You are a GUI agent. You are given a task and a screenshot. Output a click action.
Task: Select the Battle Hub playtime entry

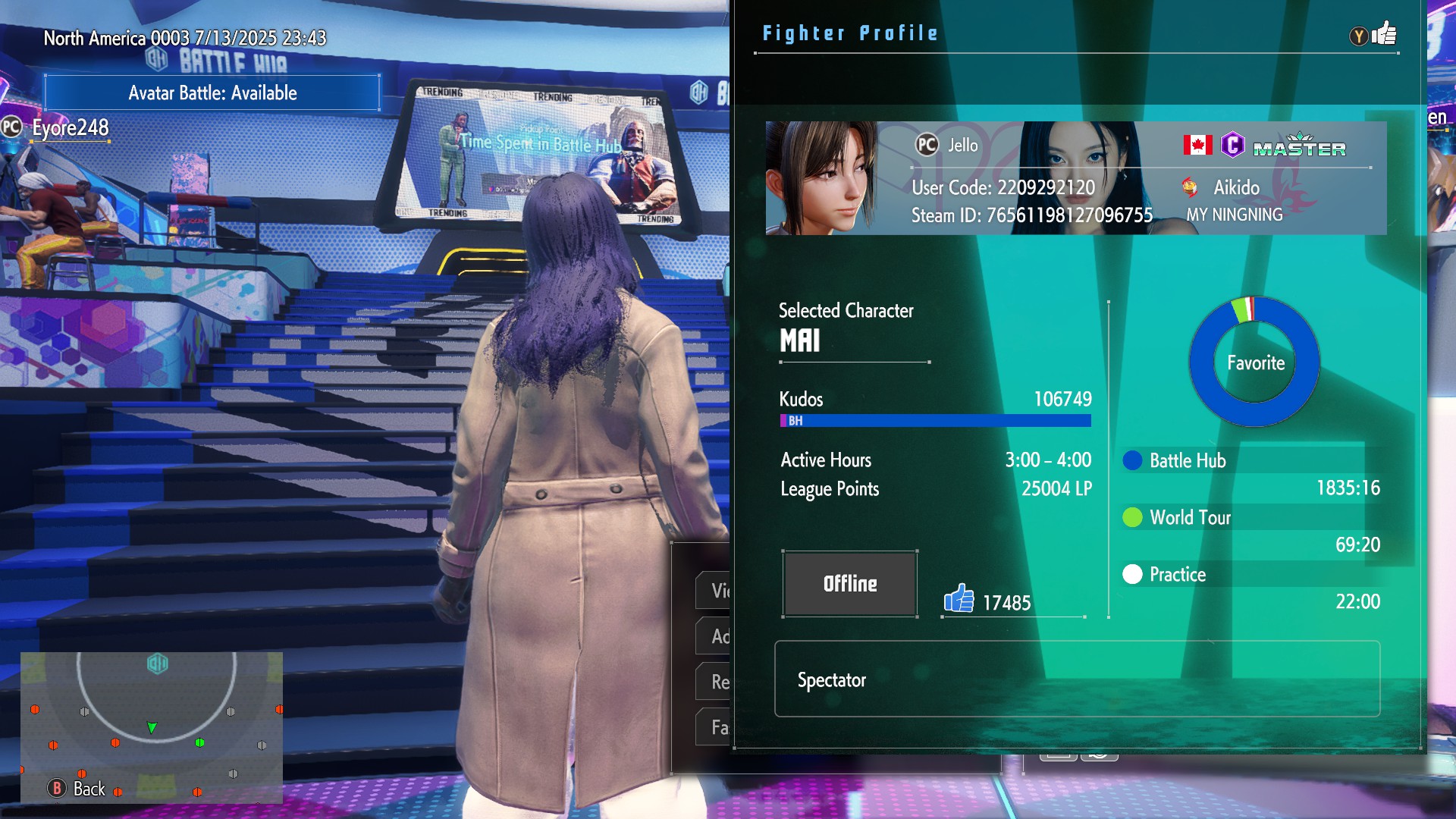[1251, 473]
